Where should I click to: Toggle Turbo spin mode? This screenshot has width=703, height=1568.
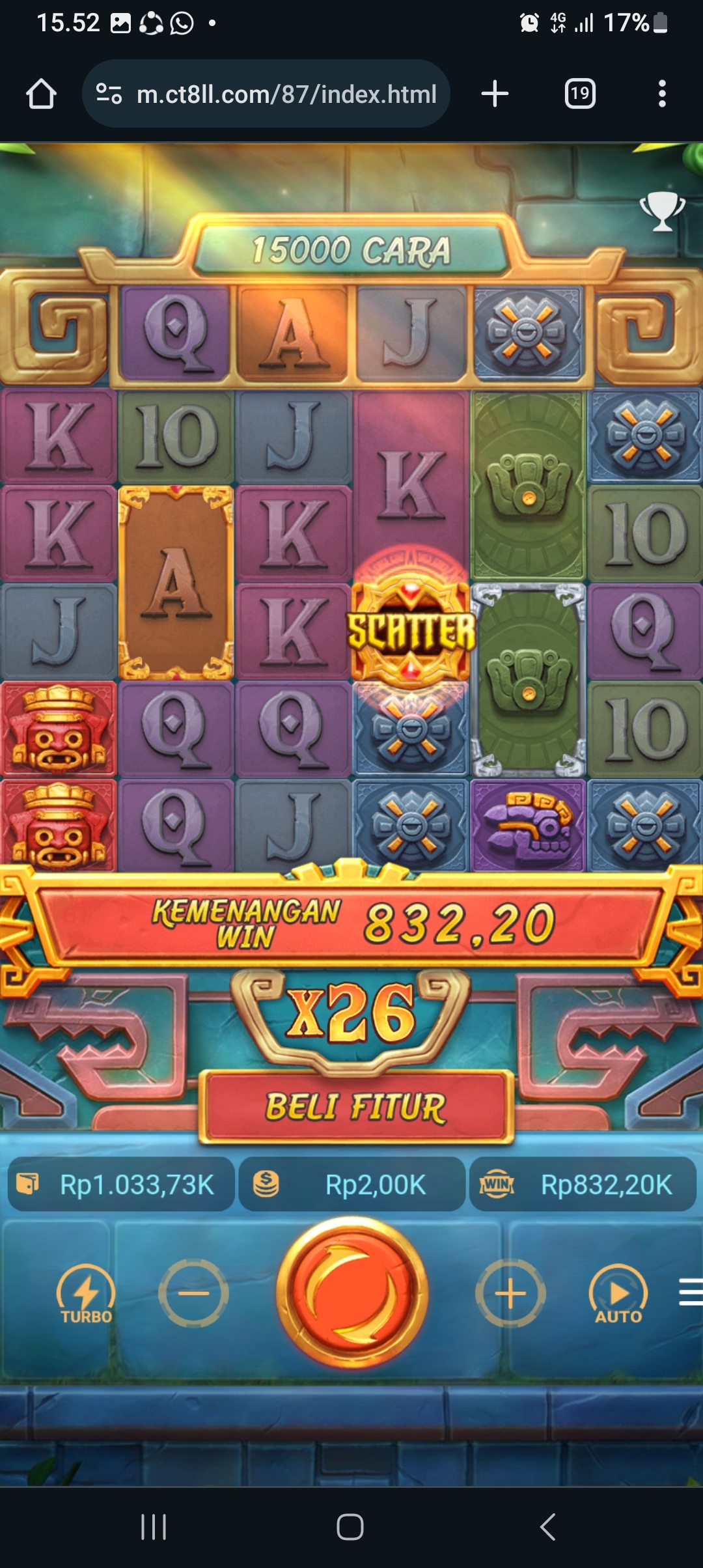tap(86, 1294)
